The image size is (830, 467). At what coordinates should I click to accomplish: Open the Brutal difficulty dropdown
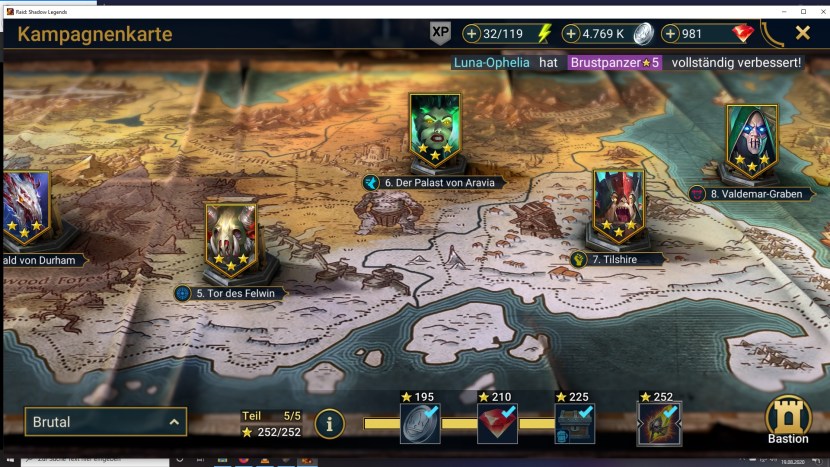(x=106, y=422)
